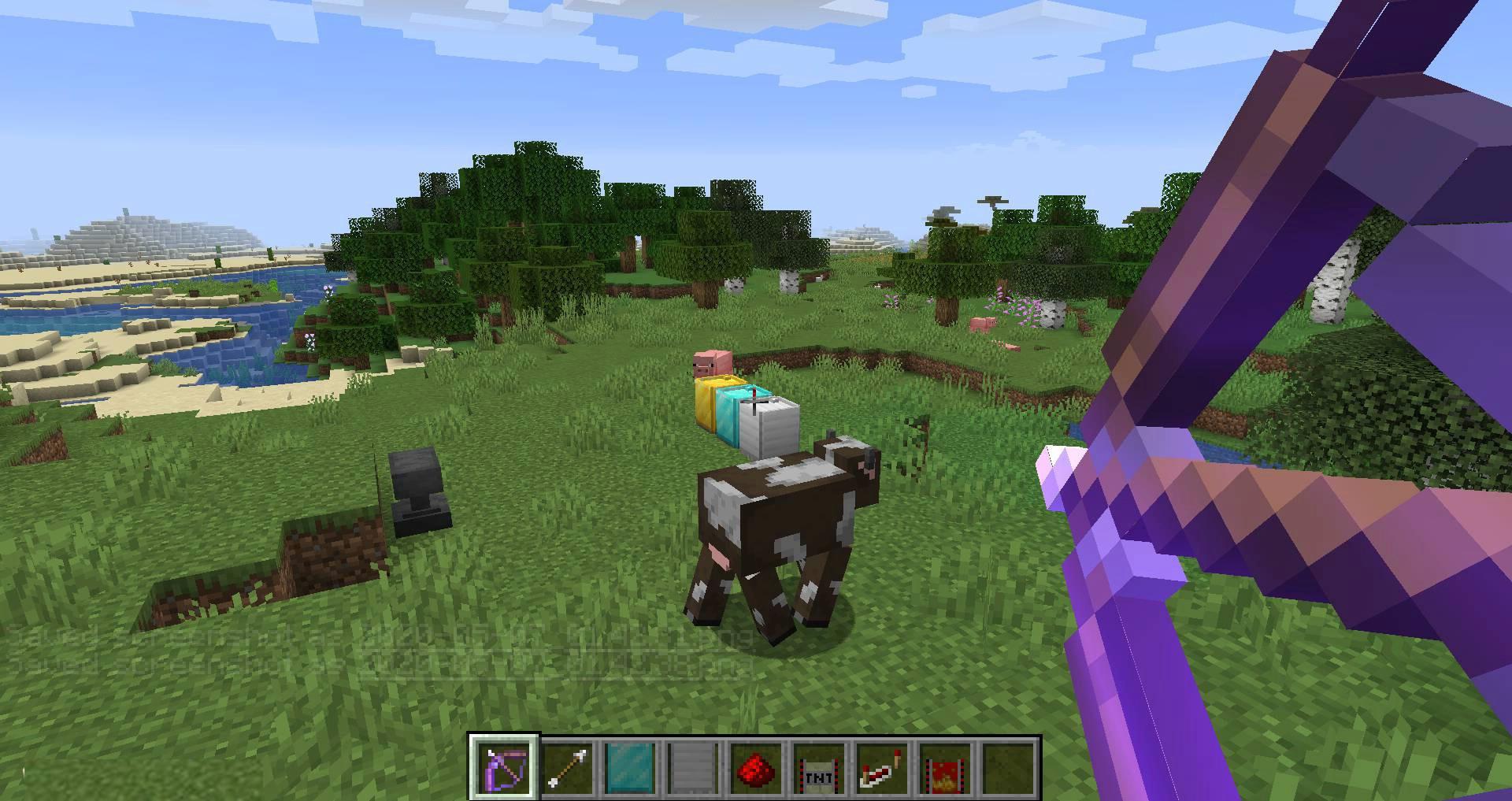This screenshot has height=801, width=1512.
Task: Switch to the gray iron block slot
Action: [693, 768]
